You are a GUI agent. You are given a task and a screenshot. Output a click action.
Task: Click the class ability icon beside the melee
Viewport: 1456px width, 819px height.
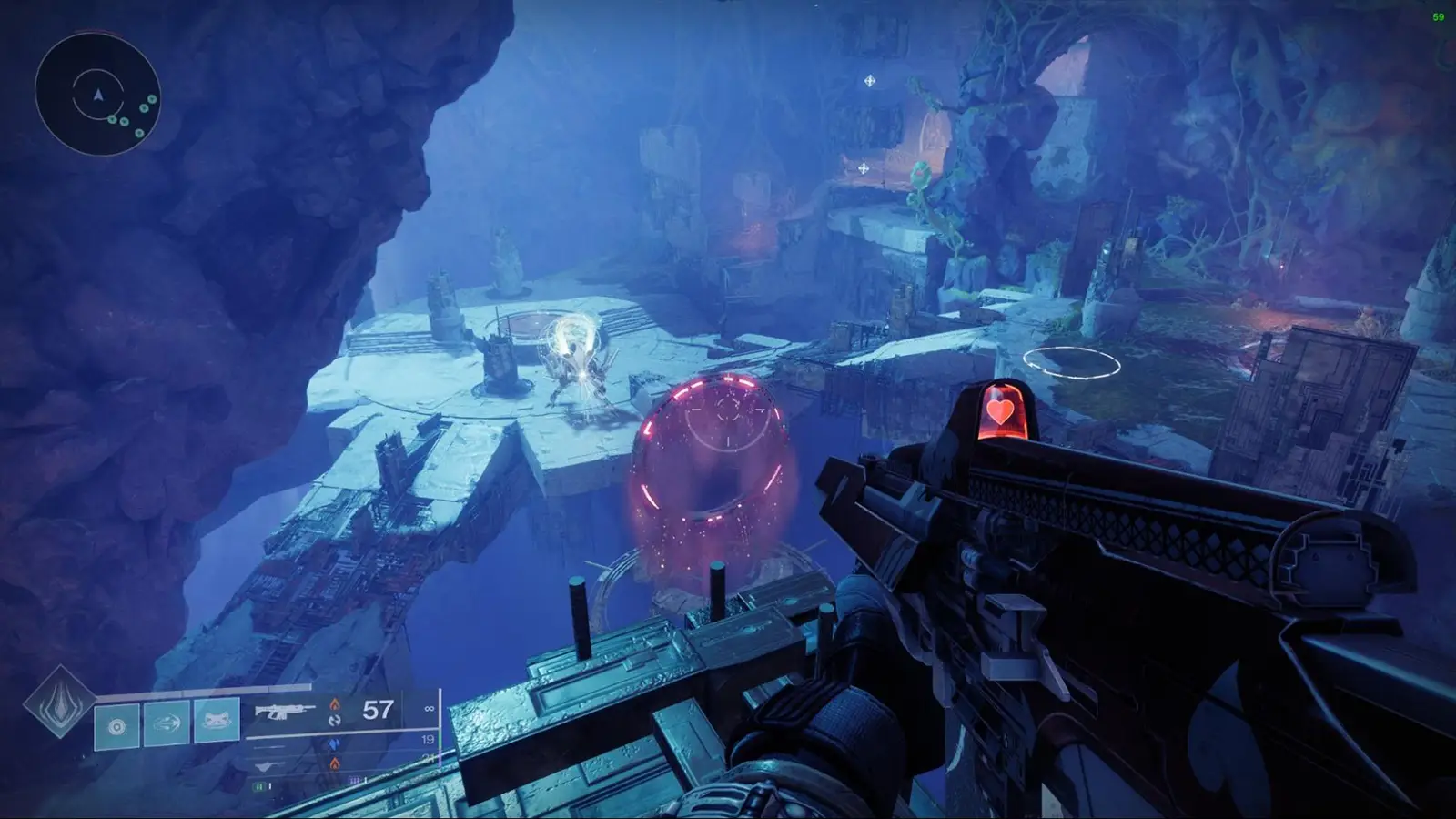click(217, 722)
